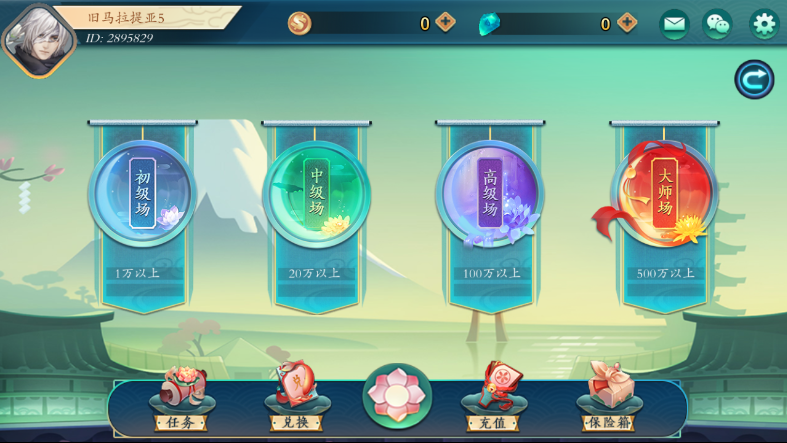The image size is (787, 443).
Task: Open the player avatar profile
Action: pyautogui.click(x=38, y=37)
